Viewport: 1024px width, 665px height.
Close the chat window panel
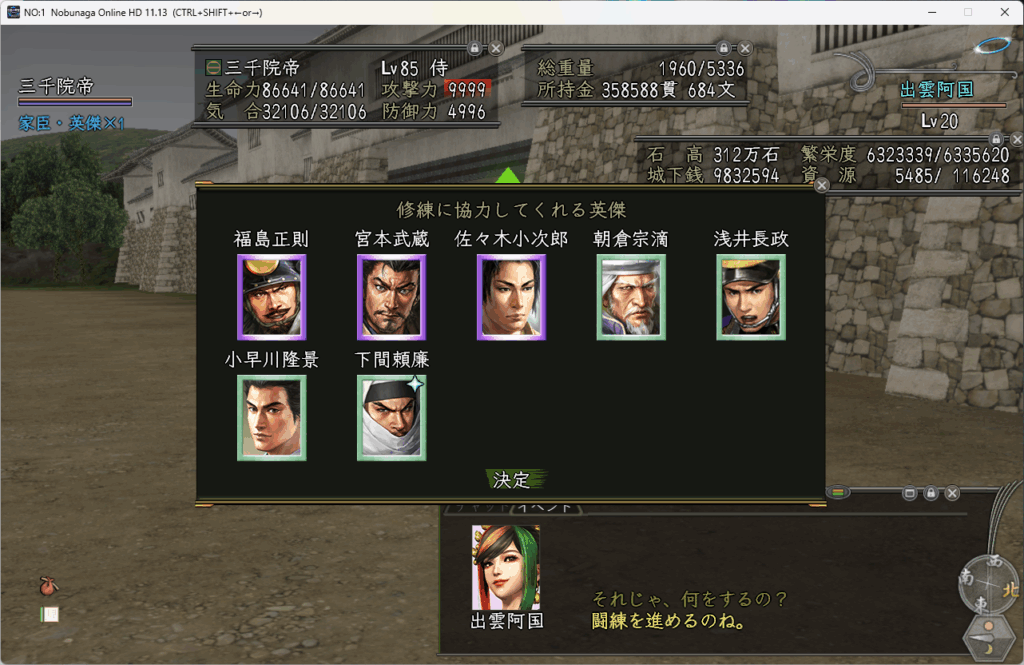point(952,493)
